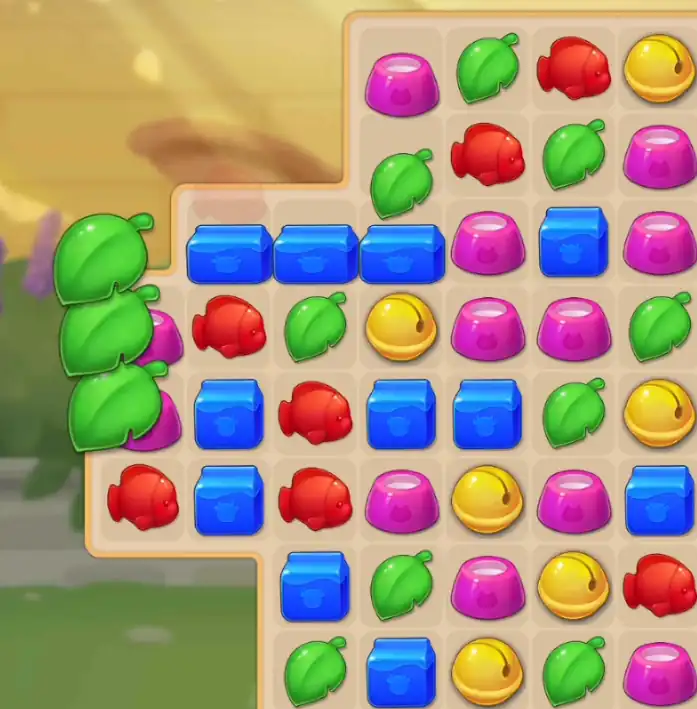Select the blue carton between two magenta bowls
The height and width of the screenshot is (709, 697).
click(573, 243)
